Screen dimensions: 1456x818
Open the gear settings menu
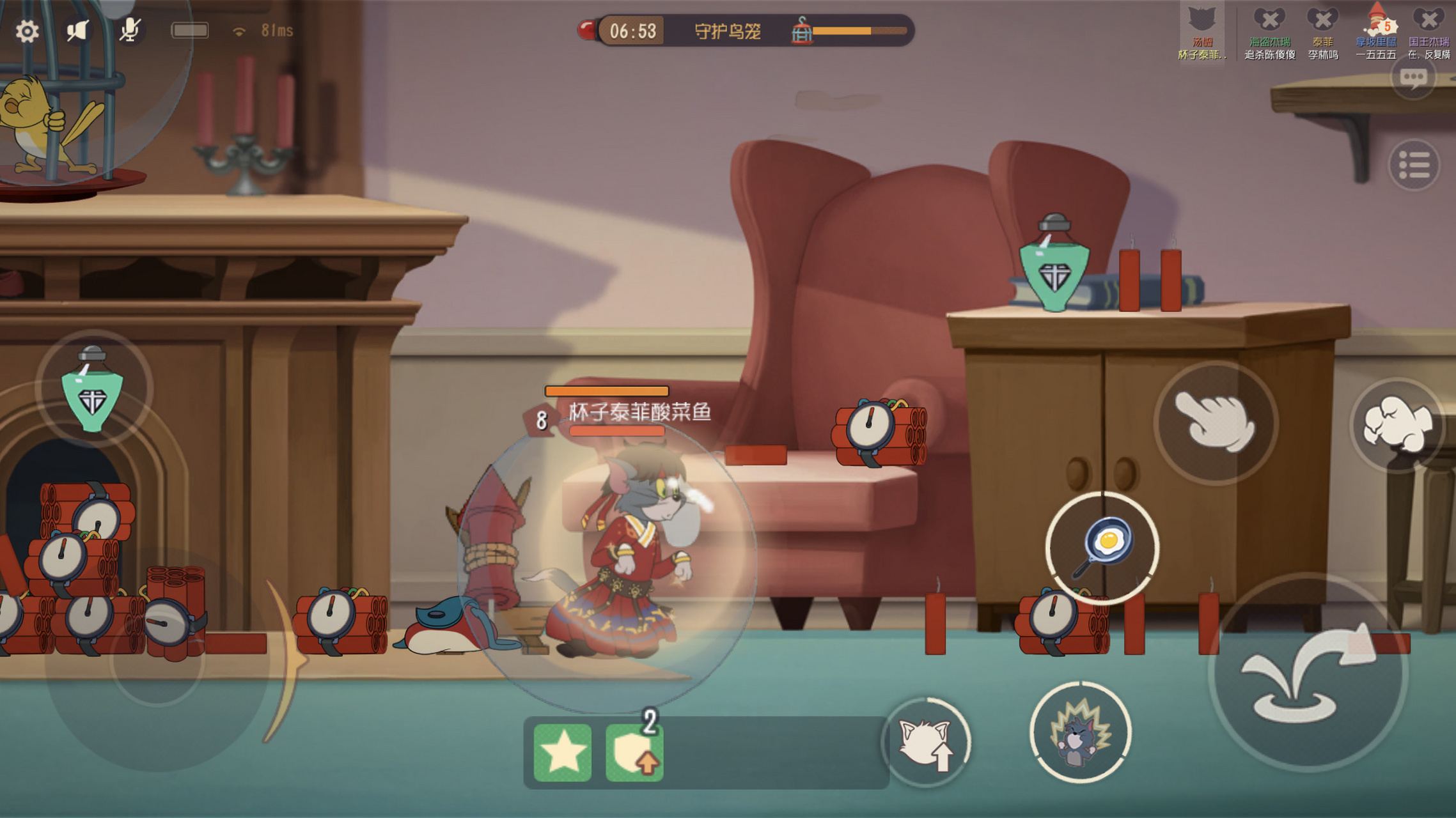(27, 31)
